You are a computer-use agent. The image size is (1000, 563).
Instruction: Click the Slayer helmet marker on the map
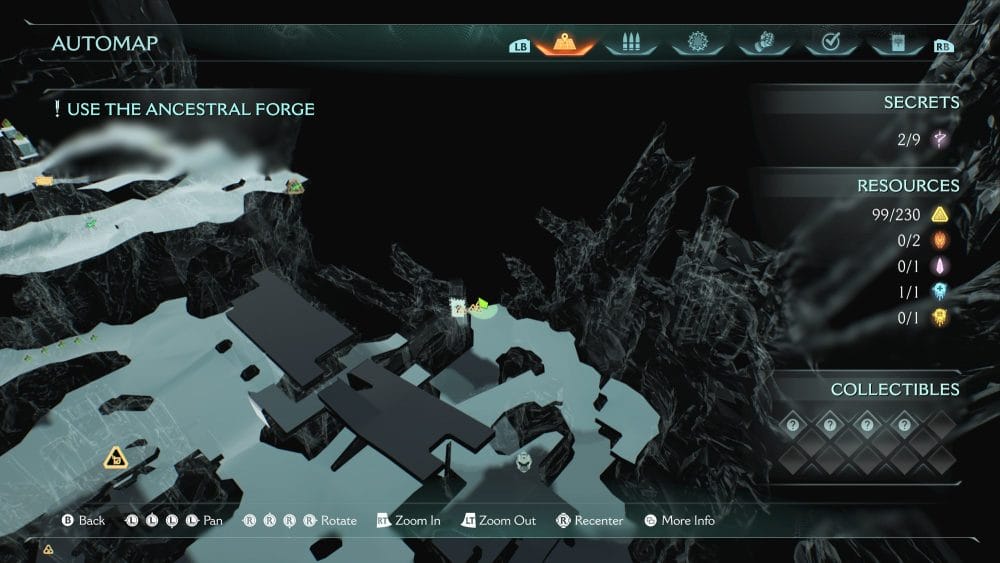pyautogui.click(x=523, y=462)
